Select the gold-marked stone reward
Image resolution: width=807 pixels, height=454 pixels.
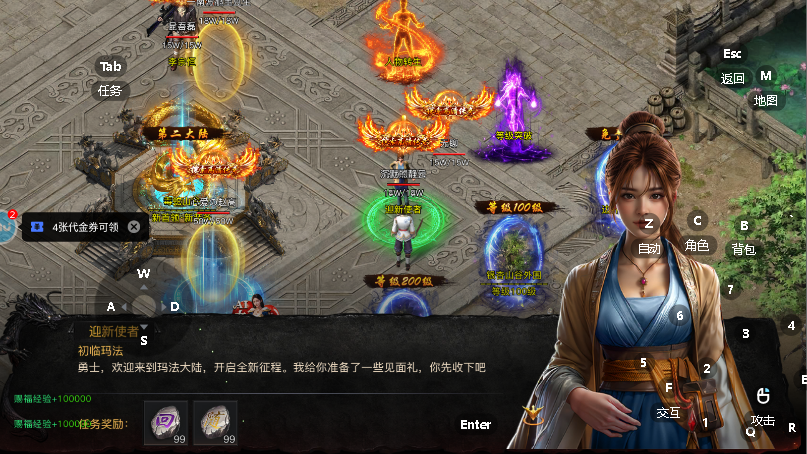coord(214,421)
